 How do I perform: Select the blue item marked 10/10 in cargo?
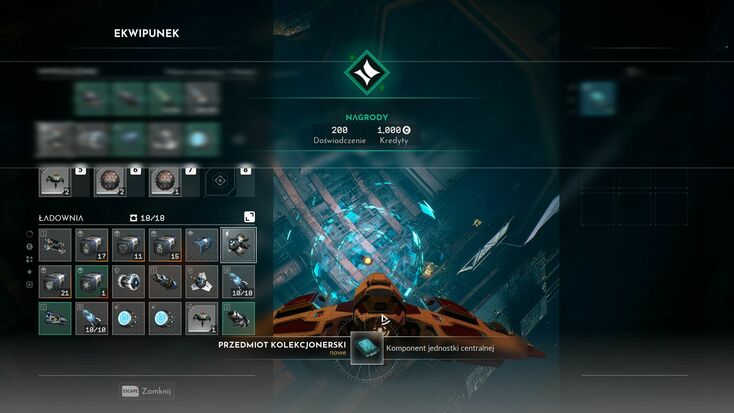[239, 282]
